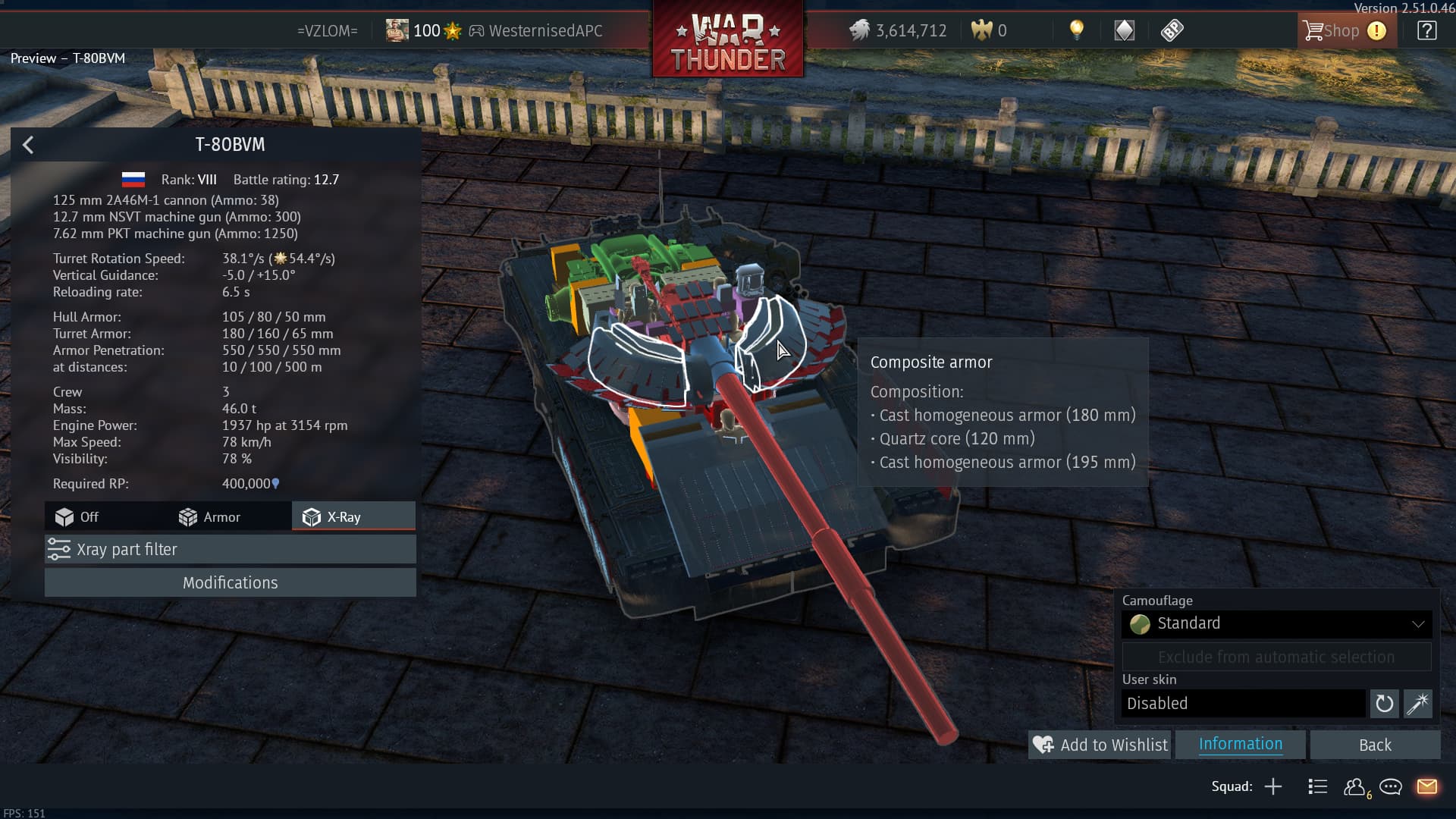Click the lightbulb icon in top bar
This screenshot has height=819, width=1456.
[1076, 30]
